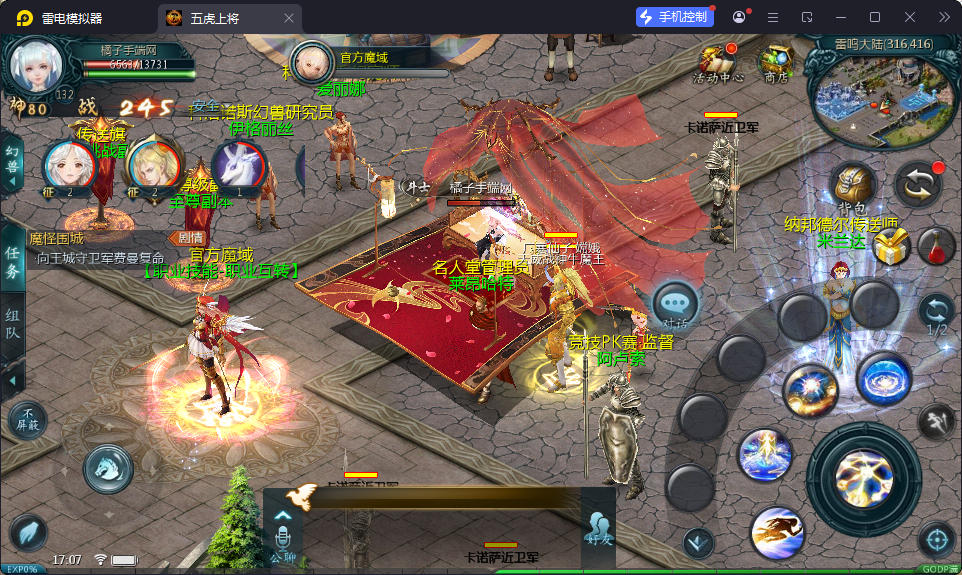Select the white unicorn pet portrait
962x575 pixels.
tap(238, 166)
